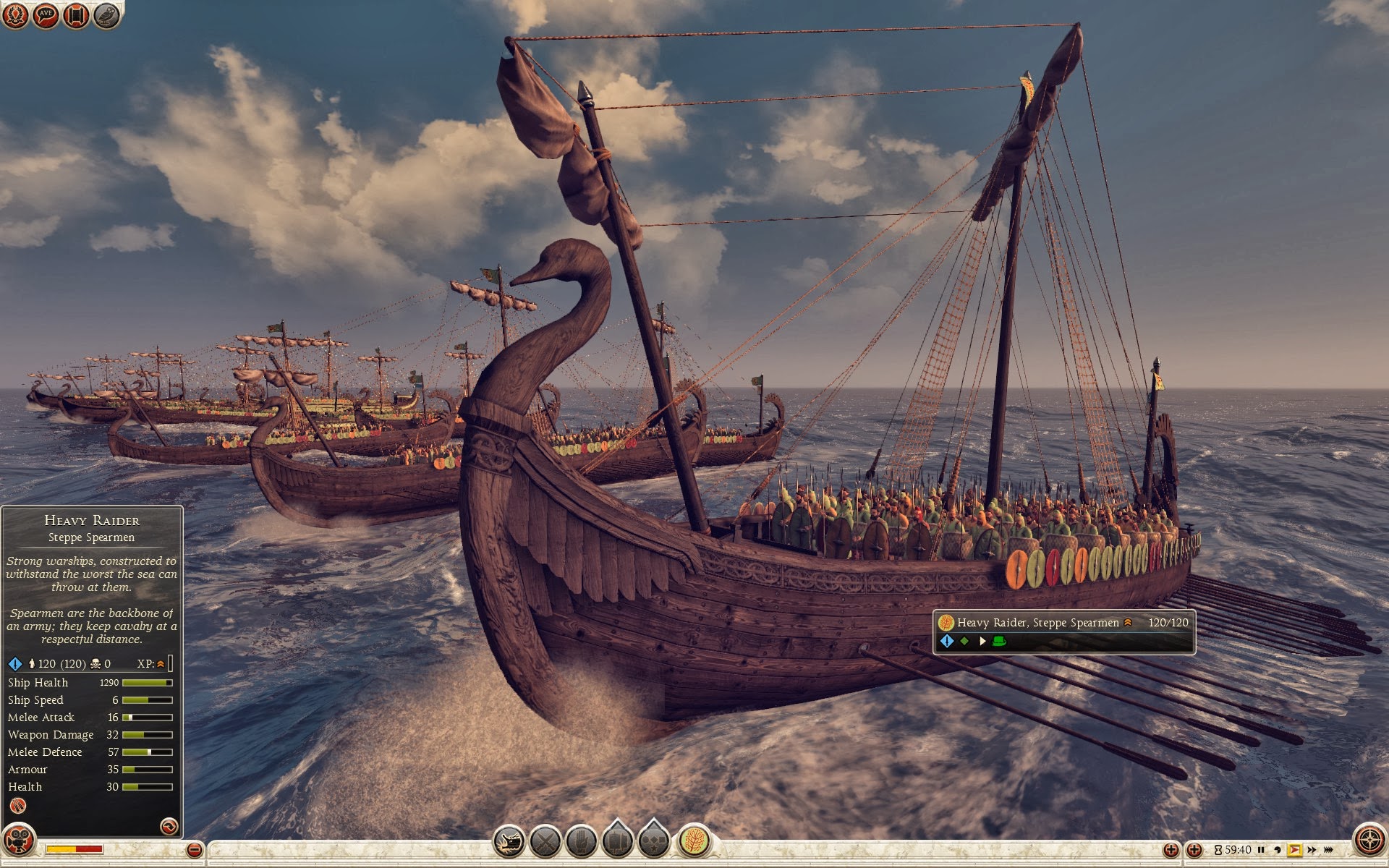Viewport: 1389px width, 868px height.
Task: Open the scroll icon button
Action: point(76,15)
